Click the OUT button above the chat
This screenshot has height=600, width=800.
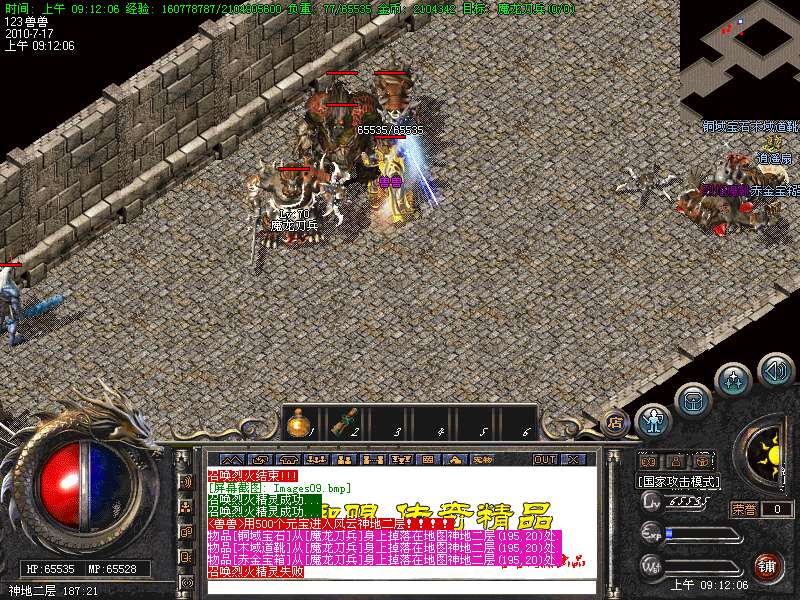pos(545,459)
